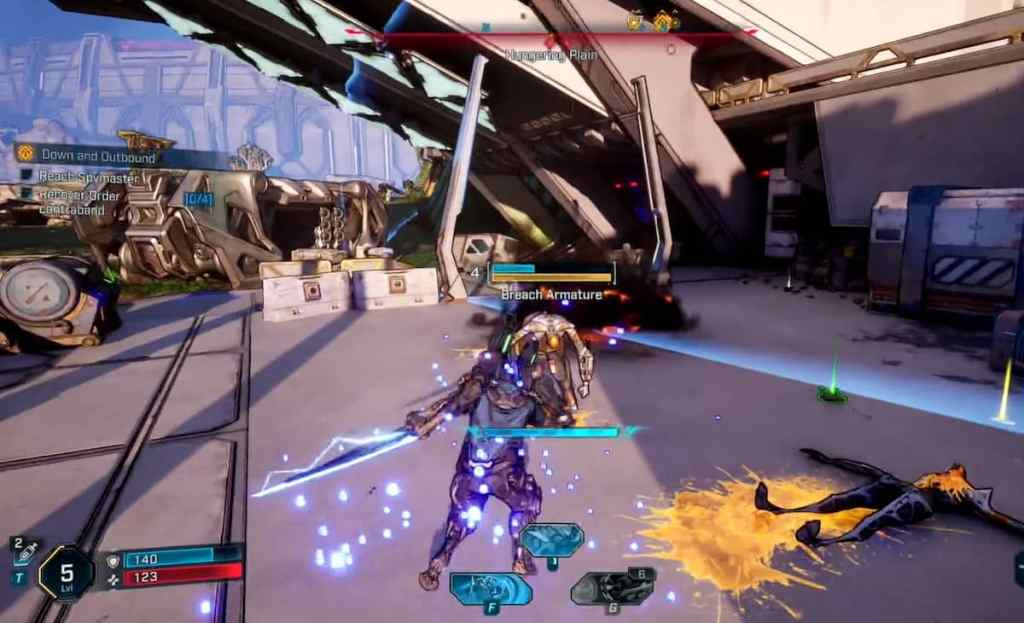Activate the blue action skill icon

coord(489,587)
